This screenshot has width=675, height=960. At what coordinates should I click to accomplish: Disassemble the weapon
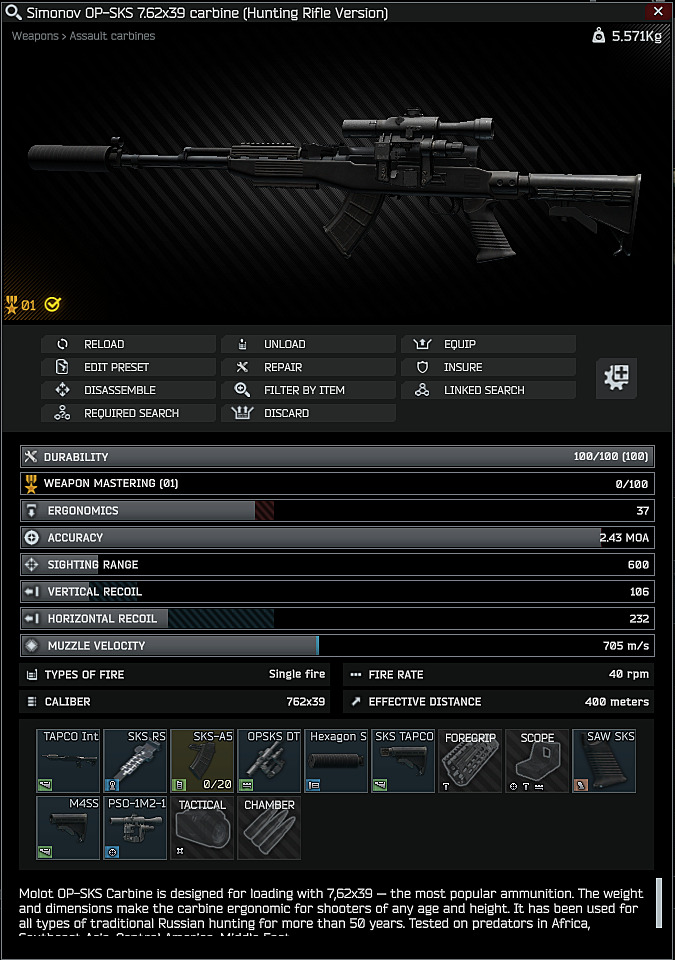pyautogui.click(x=128, y=390)
